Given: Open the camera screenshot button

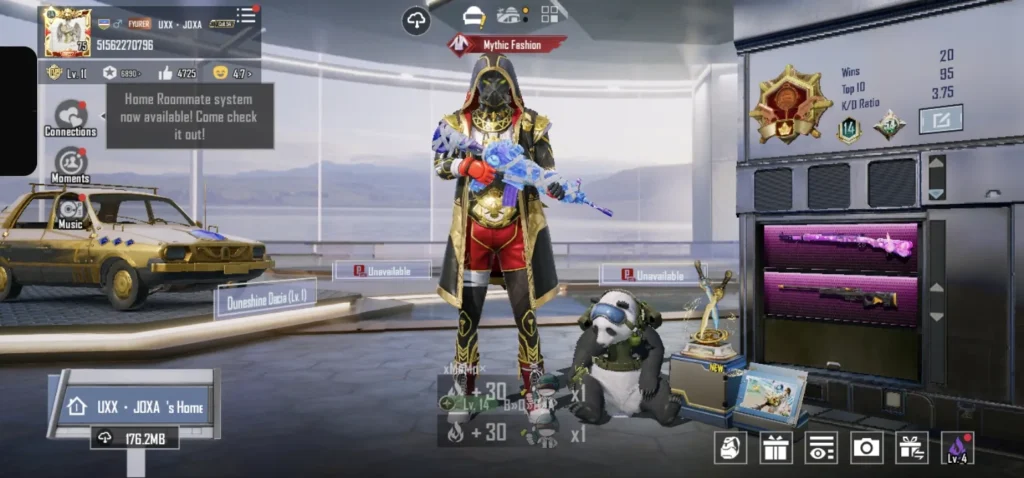Looking at the screenshot, I should click(x=866, y=447).
